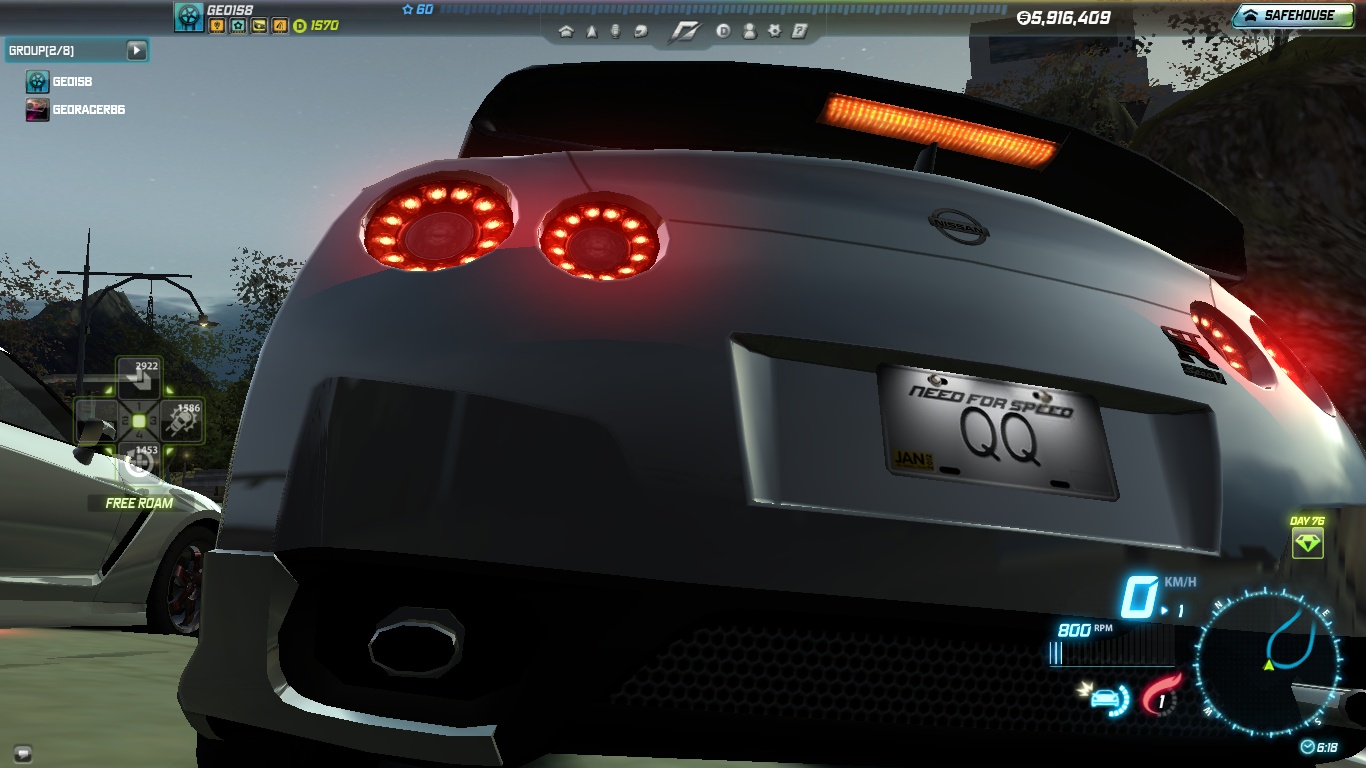Screen dimensions: 1366x768
Task: Expand the GROUP(2/8) panel arrow
Action: point(137,50)
